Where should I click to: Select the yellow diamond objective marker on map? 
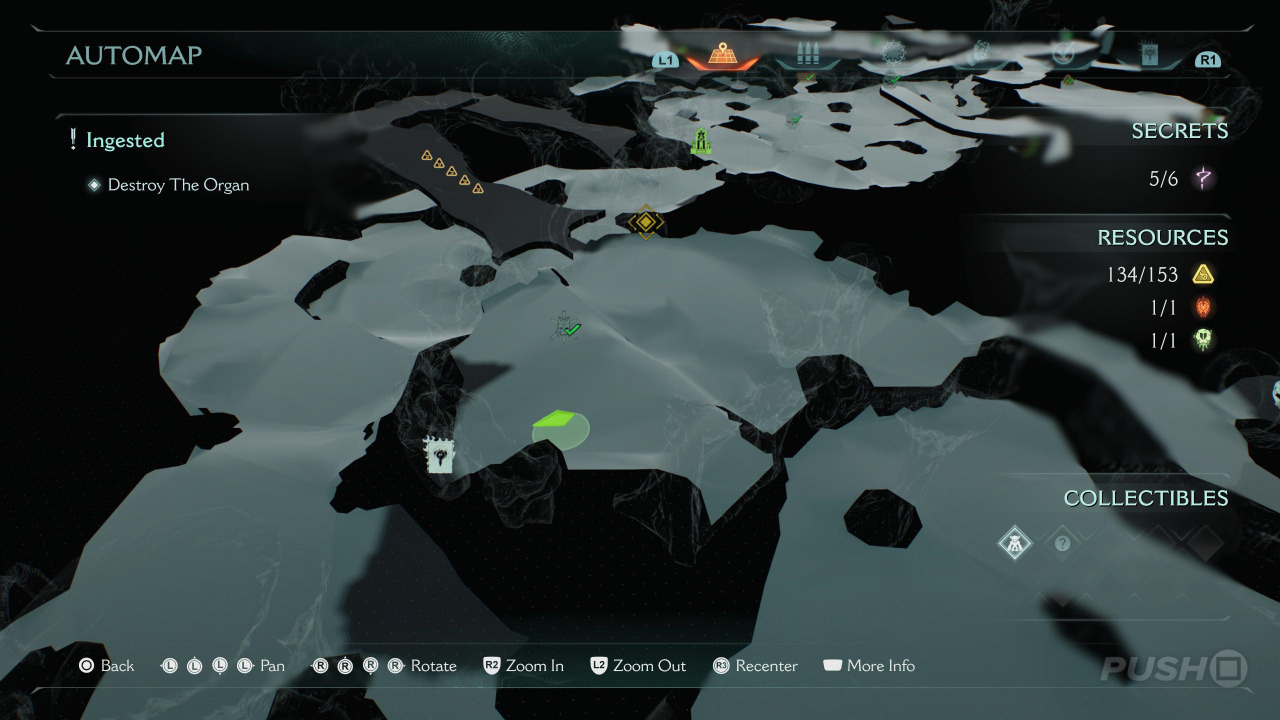click(x=646, y=221)
